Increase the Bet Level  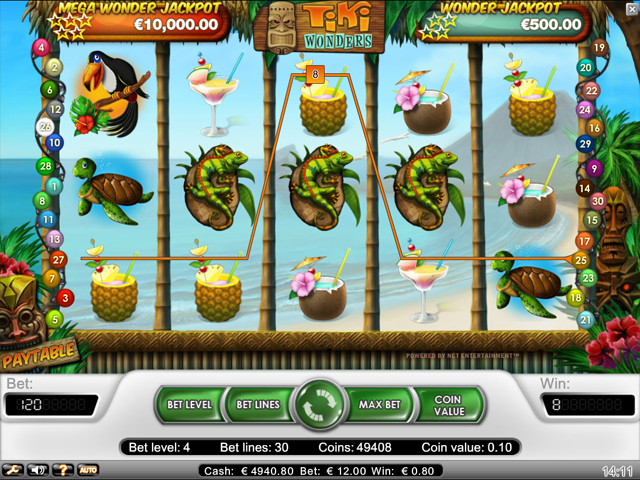tap(188, 405)
